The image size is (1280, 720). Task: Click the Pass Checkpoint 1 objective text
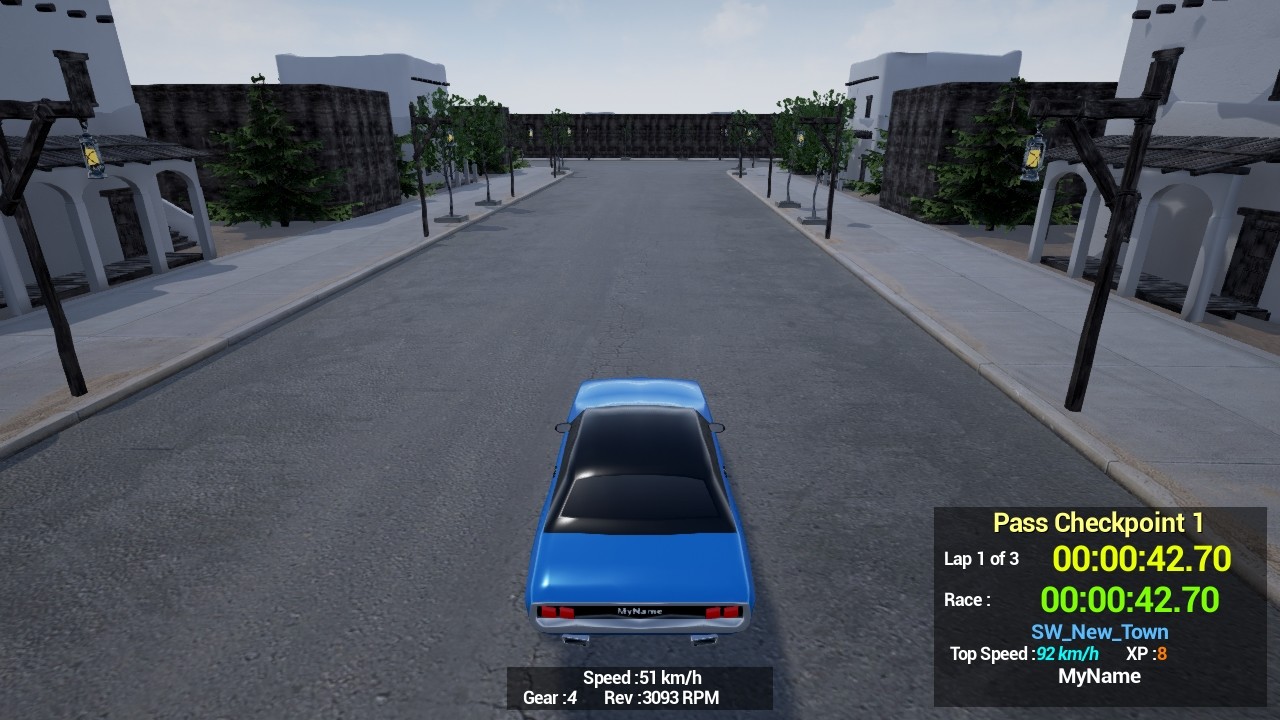[1099, 522]
